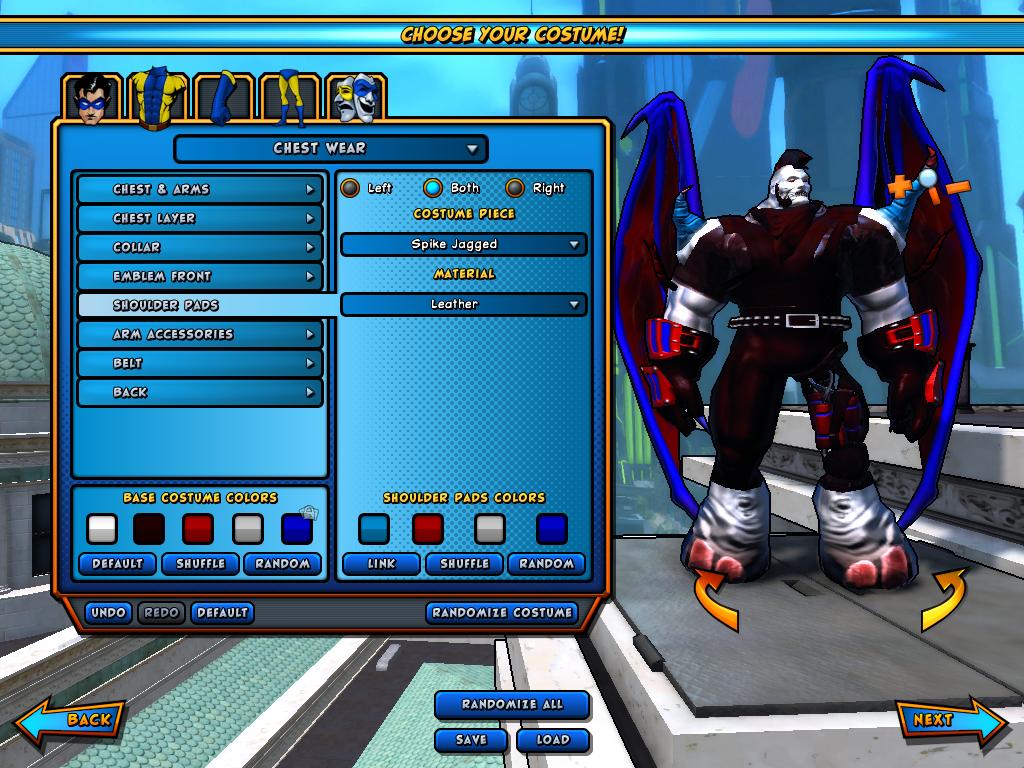The image size is (1024, 768).
Task: Switch to the legs costume tab
Action: [289, 99]
